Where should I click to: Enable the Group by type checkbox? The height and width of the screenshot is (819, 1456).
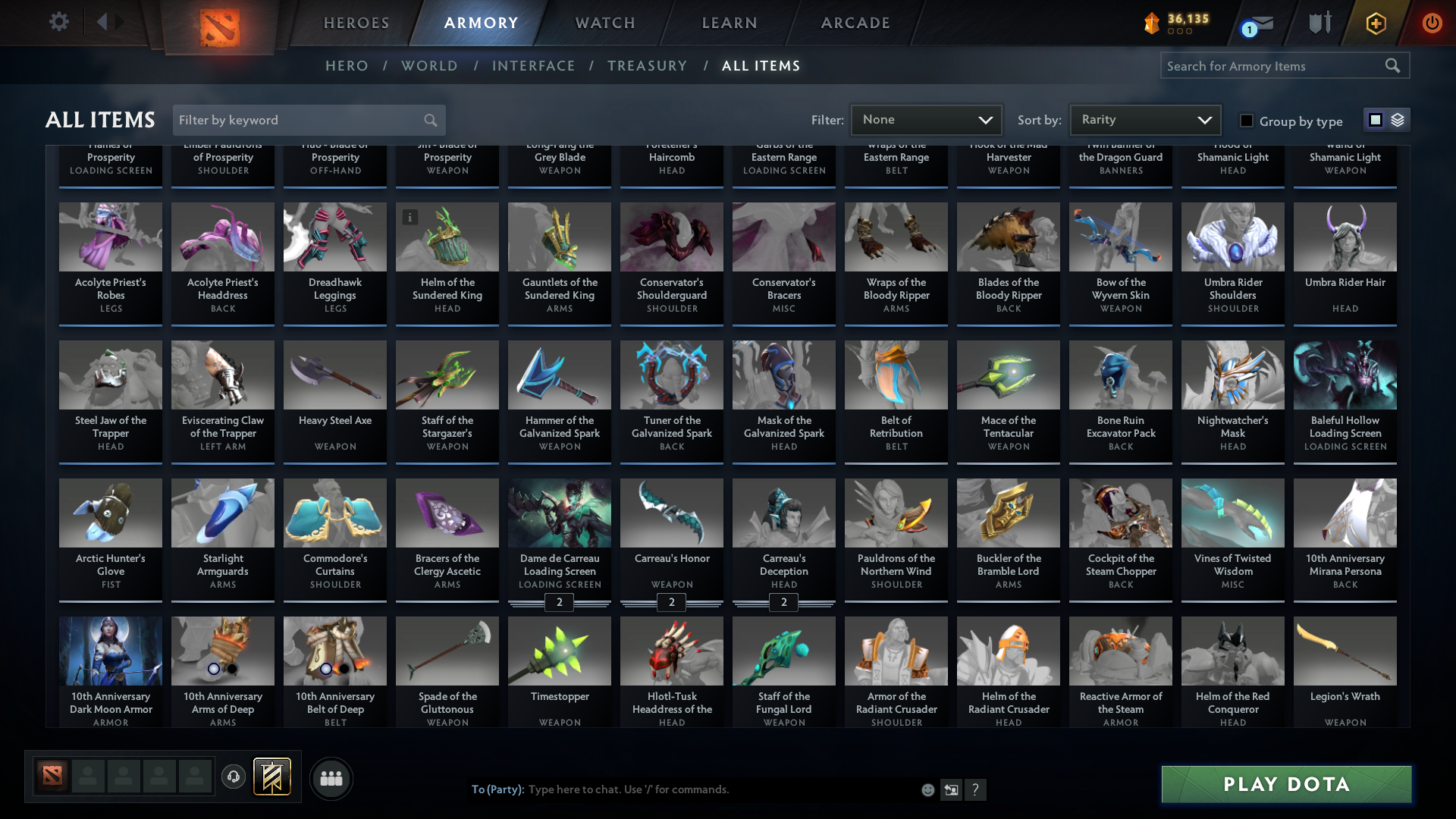[1246, 120]
